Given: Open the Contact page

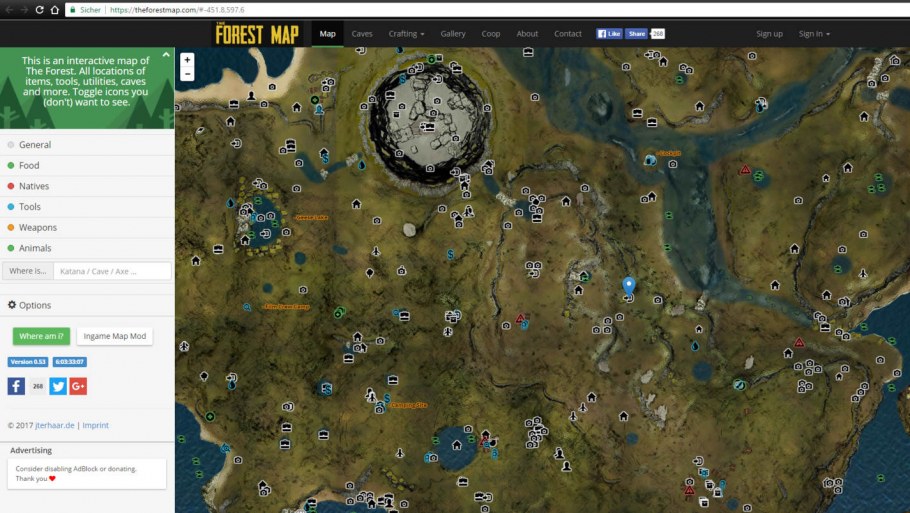Looking at the screenshot, I should tap(568, 34).
